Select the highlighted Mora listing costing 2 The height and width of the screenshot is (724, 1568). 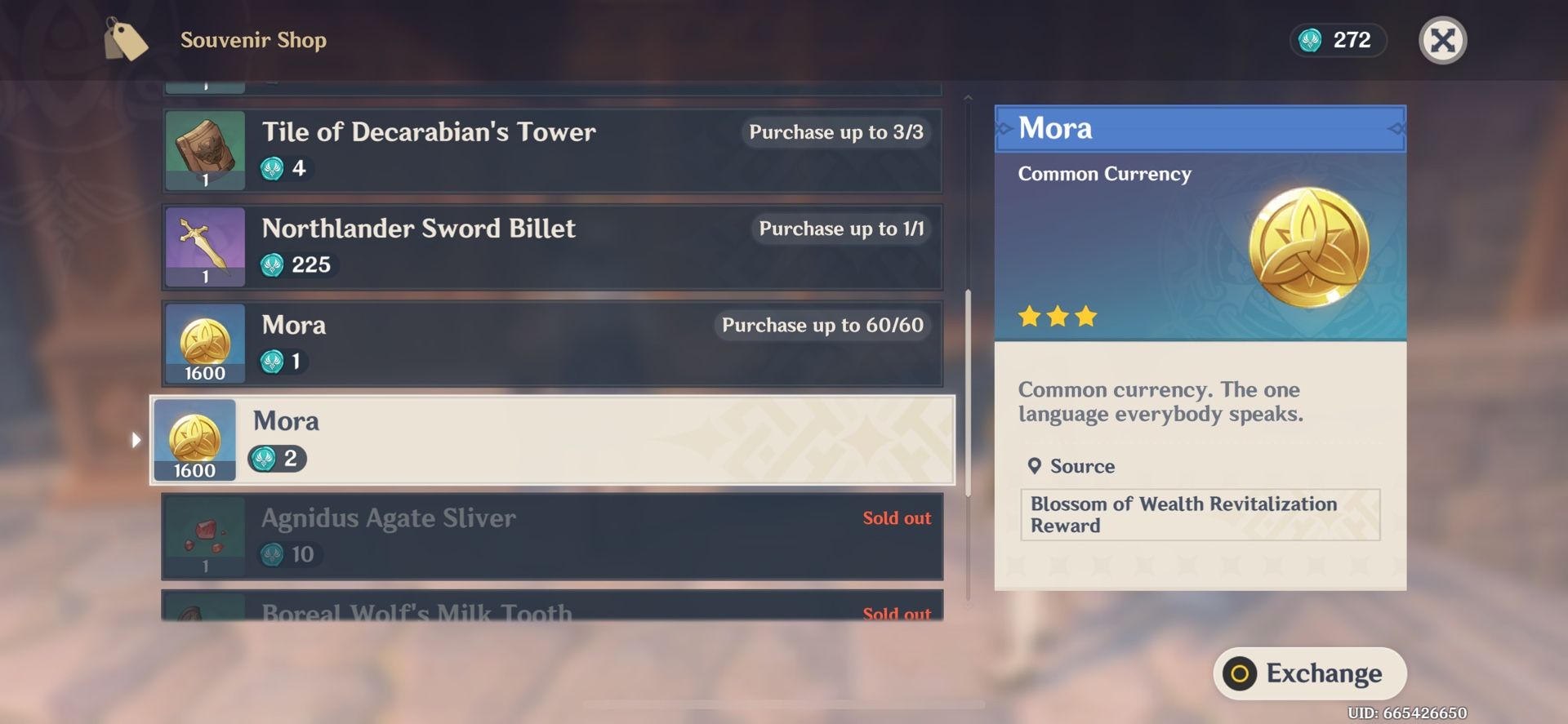coord(553,440)
